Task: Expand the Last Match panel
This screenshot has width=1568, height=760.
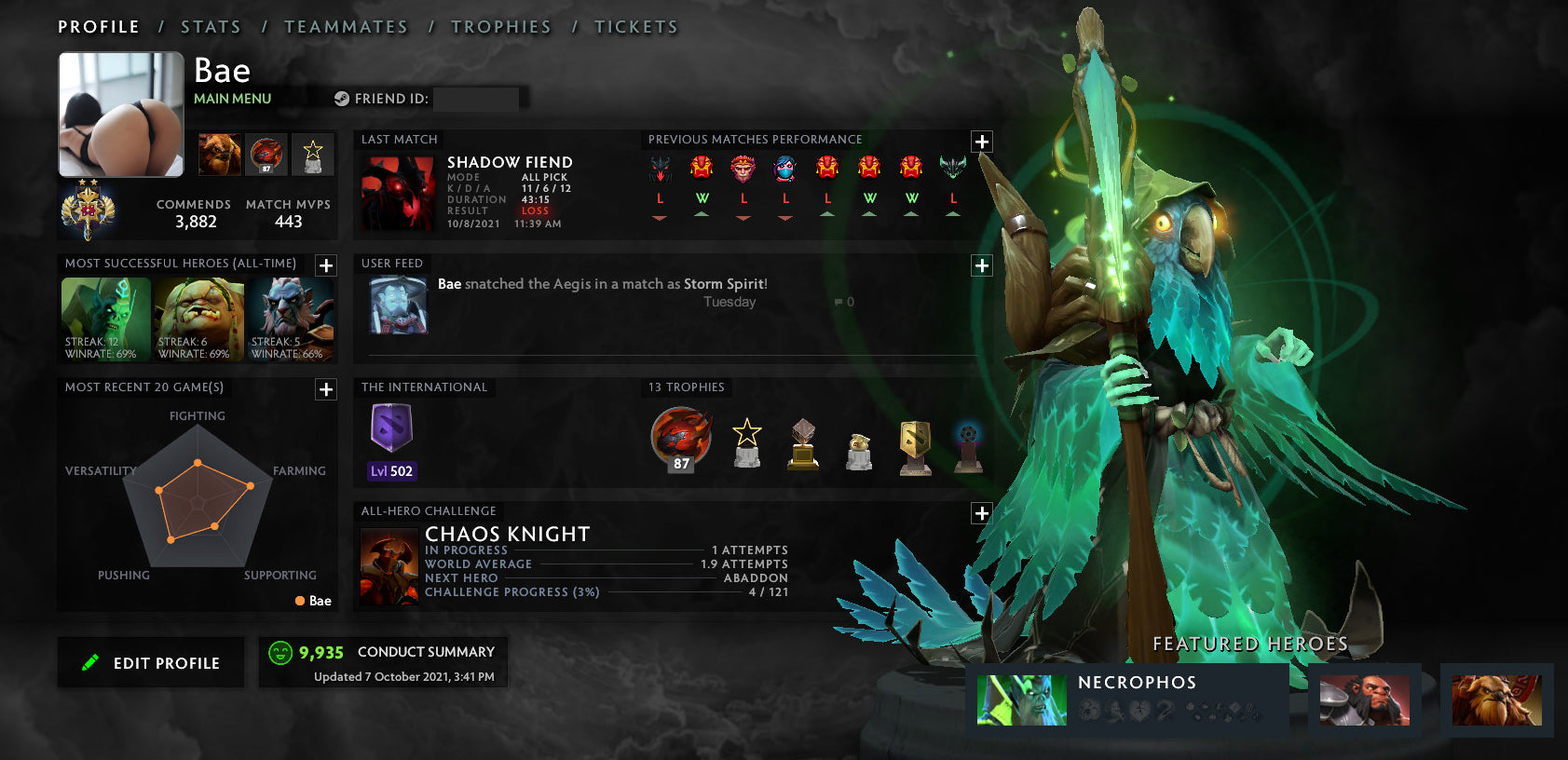Action: tap(981, 142)
